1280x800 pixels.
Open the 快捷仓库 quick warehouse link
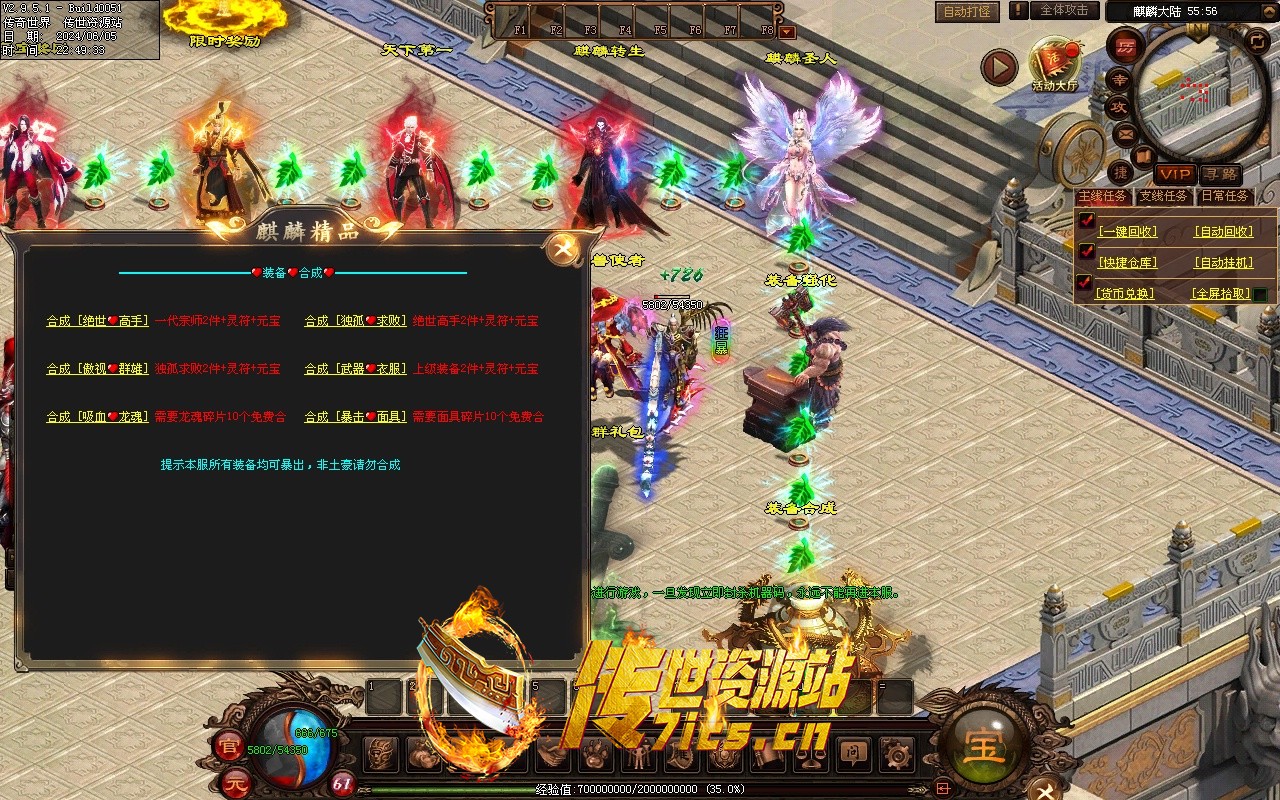pyautogui.click(x=1127, y=263)
